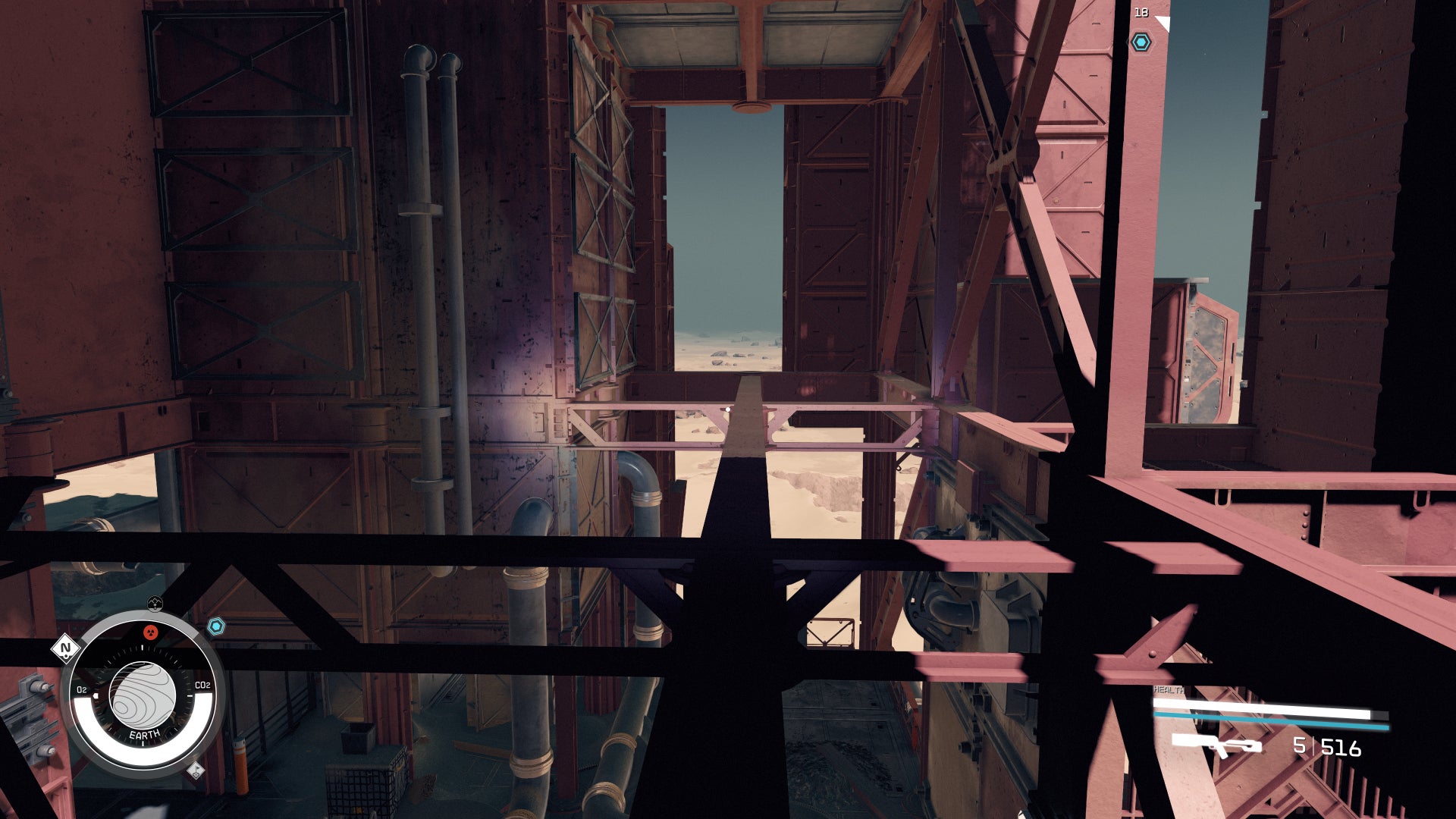The image size is (1456, 819).
Task: Click the cyan hexagon objective marker at top right
Action: tap(1141, 42)
